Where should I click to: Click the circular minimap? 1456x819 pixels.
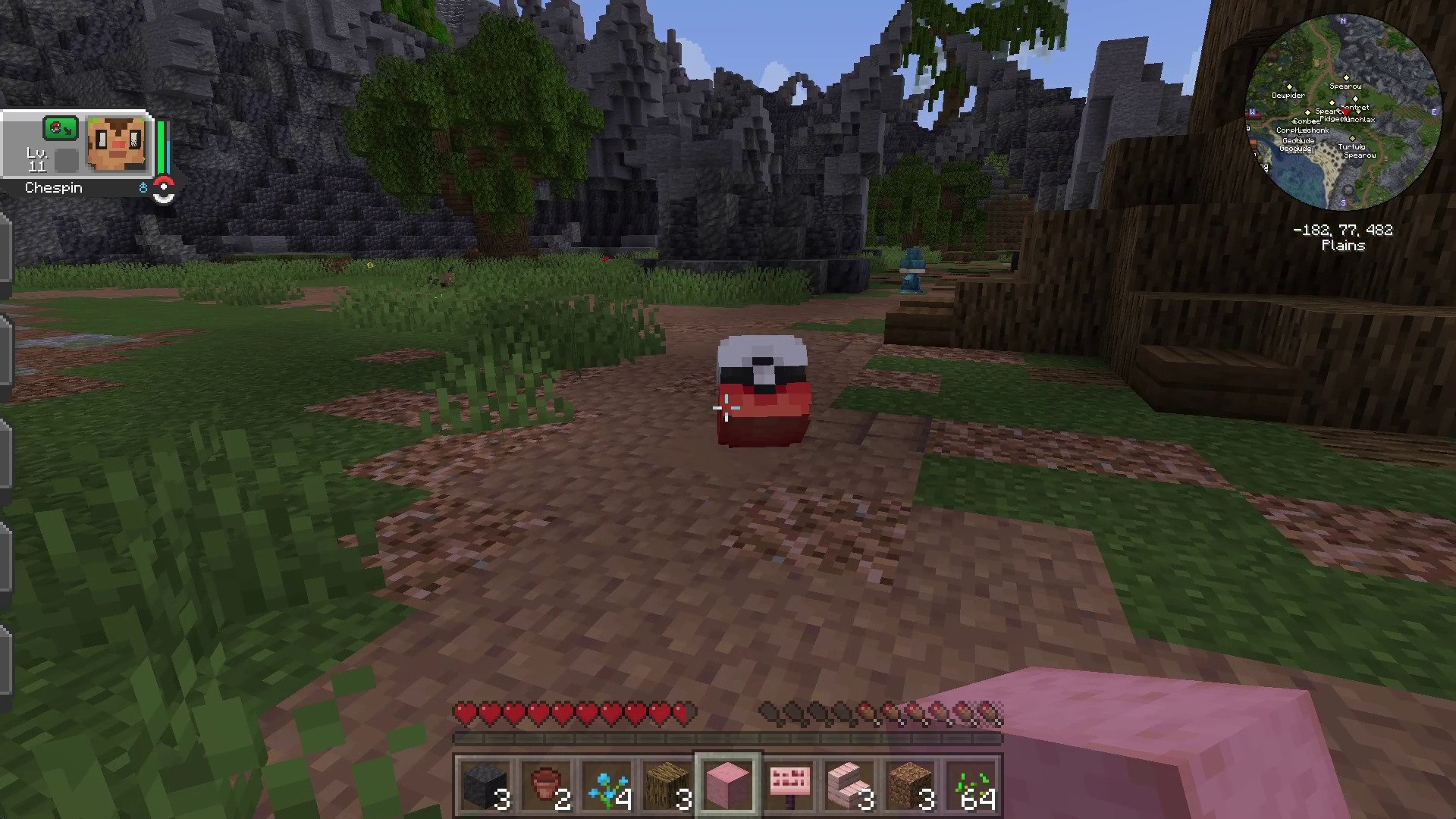(1343, 111)
